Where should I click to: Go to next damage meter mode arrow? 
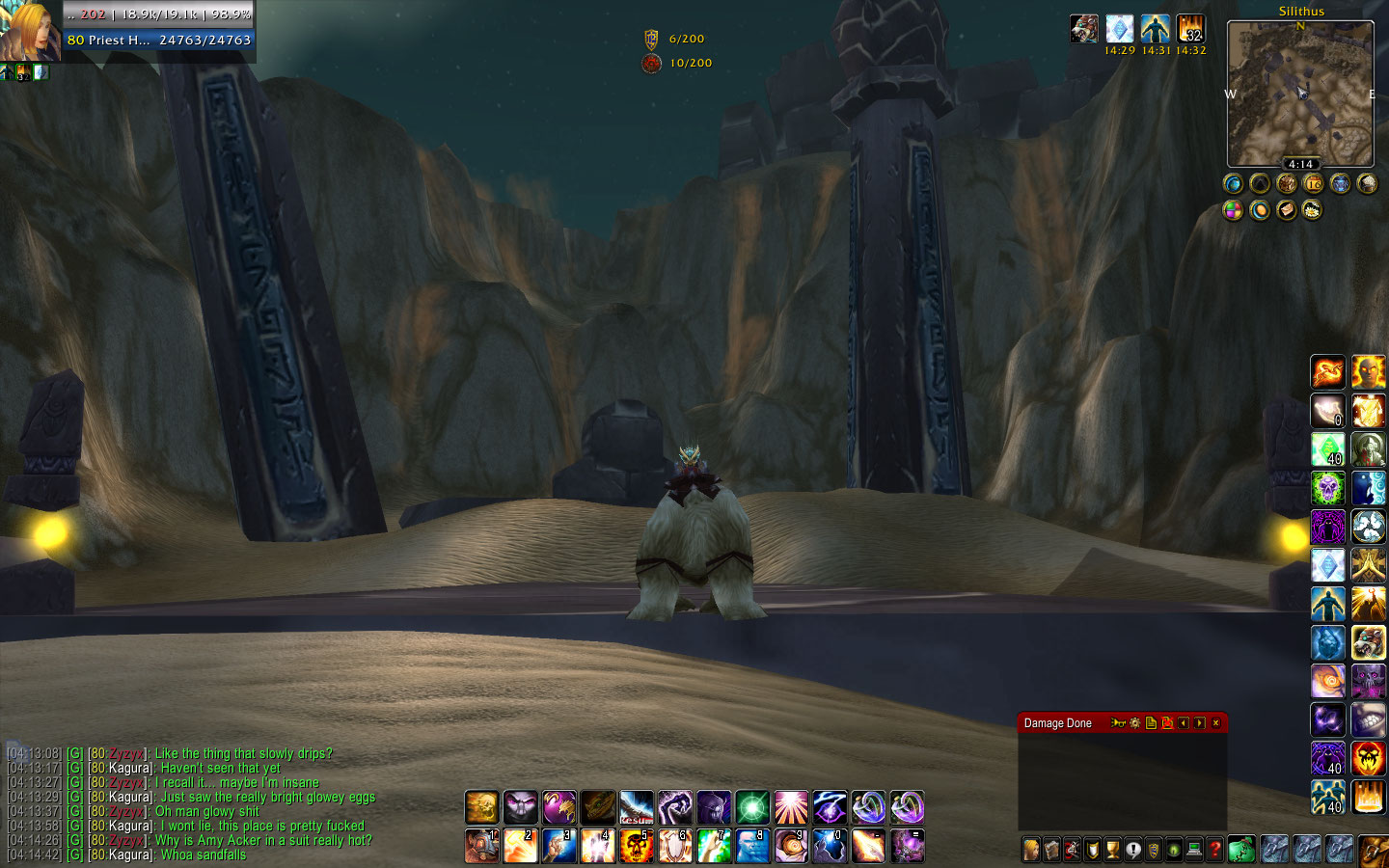(x=1199, y=723)
